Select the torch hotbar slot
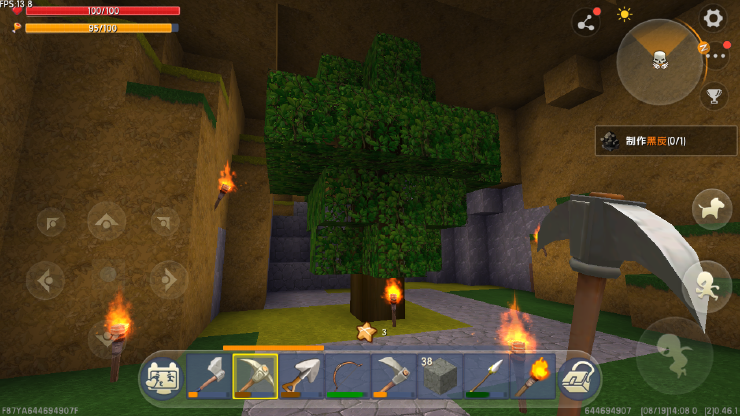Image resolution: width=740 pixels, height=416 pixels. 532,376
